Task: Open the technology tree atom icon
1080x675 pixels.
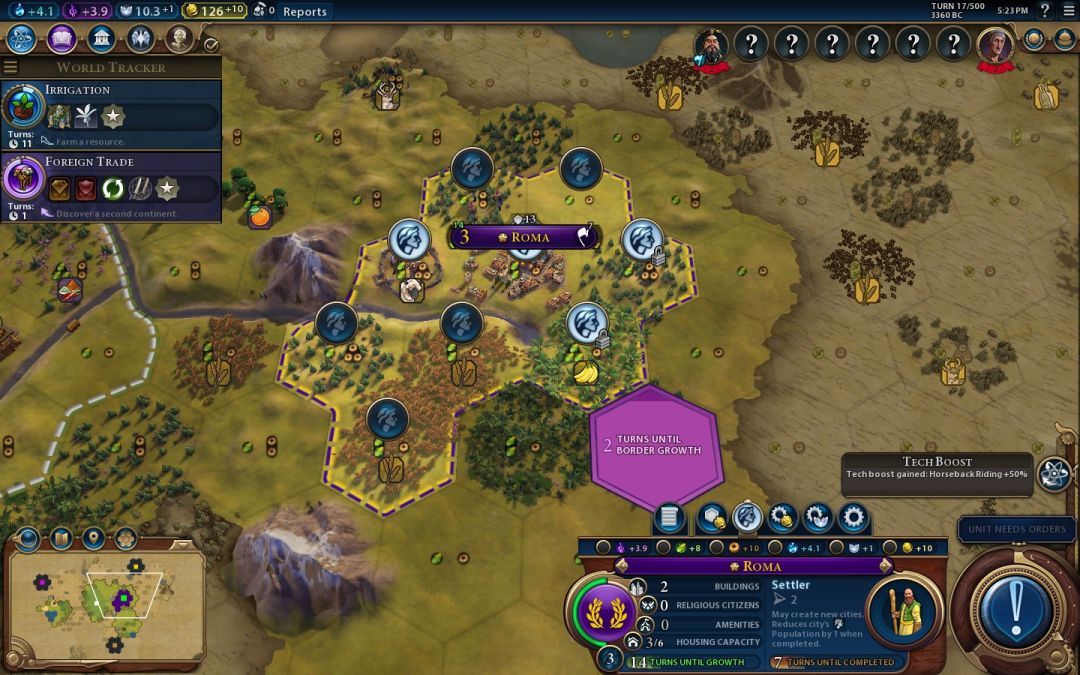Action: (x=22, y=39)
